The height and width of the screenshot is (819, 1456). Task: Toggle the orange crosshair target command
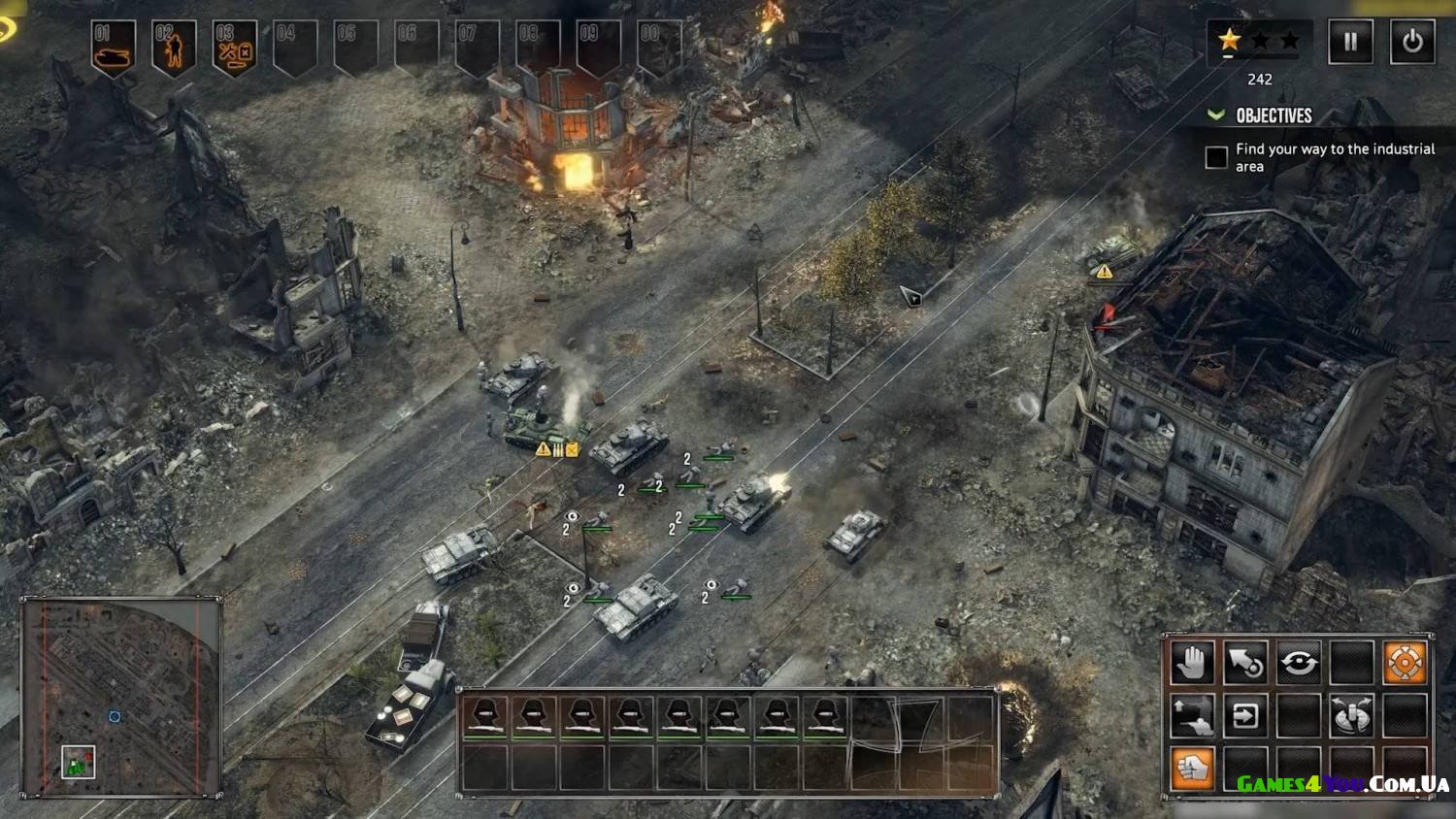coord(1404,664)
